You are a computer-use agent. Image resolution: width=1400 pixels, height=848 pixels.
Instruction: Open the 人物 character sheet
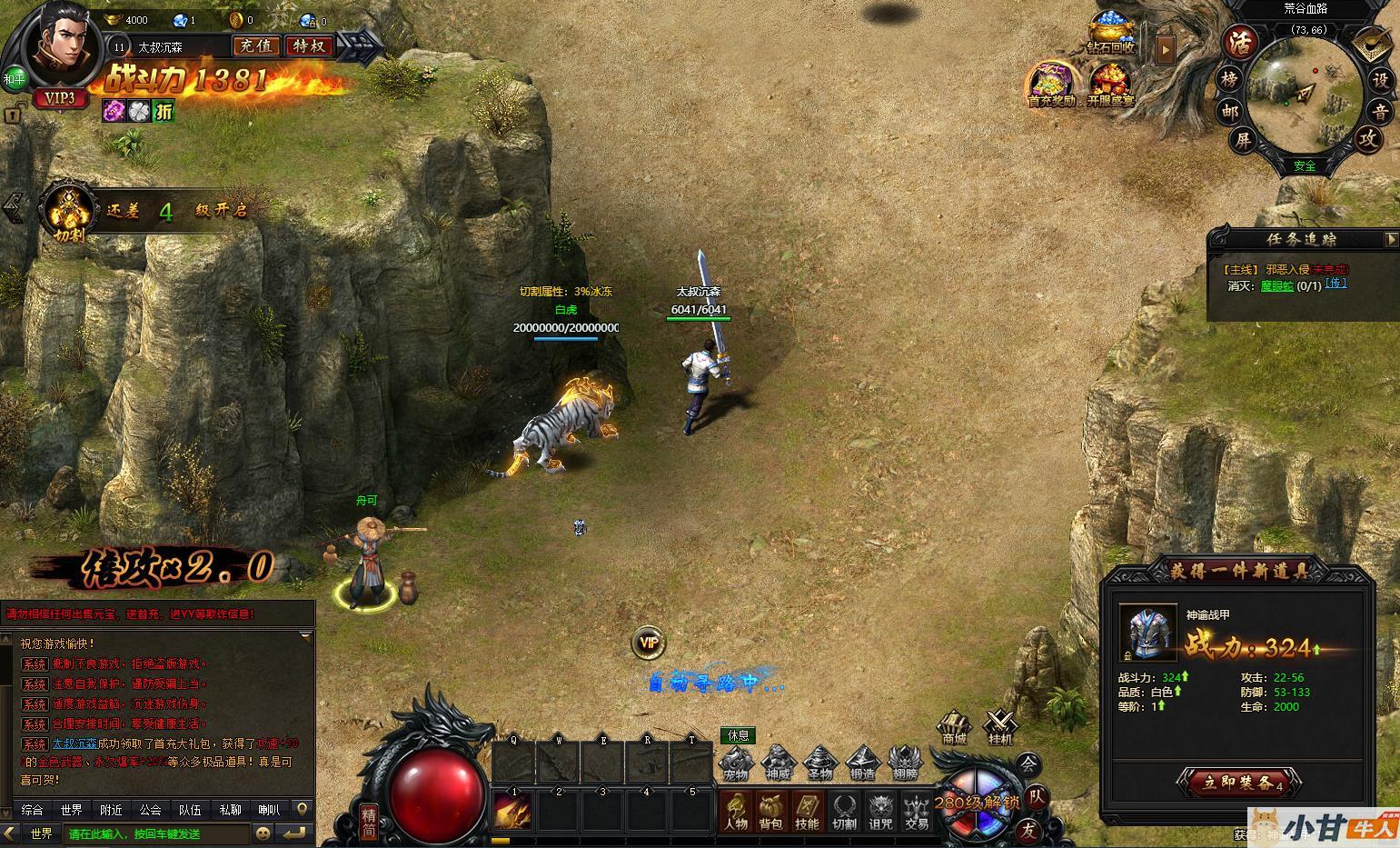point(735,811)
